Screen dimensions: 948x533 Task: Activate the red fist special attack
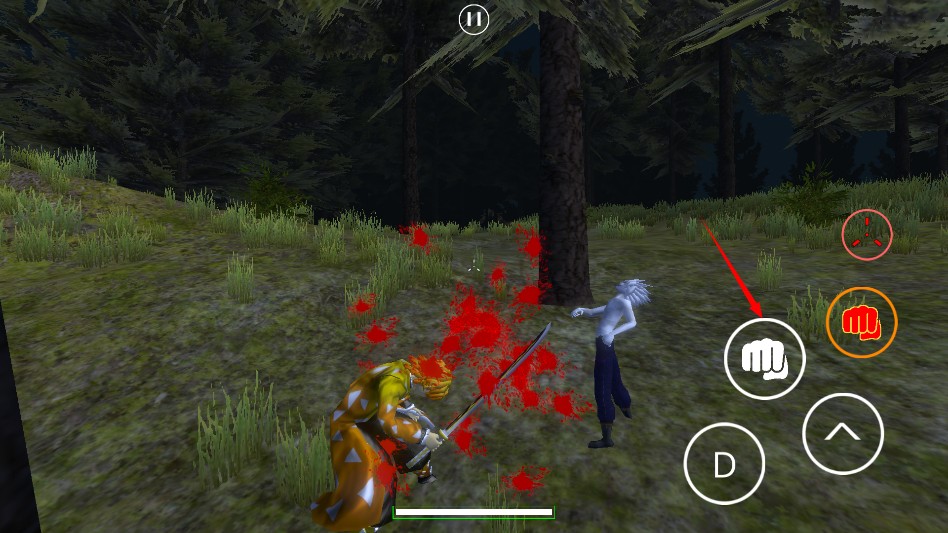point(861,322)
